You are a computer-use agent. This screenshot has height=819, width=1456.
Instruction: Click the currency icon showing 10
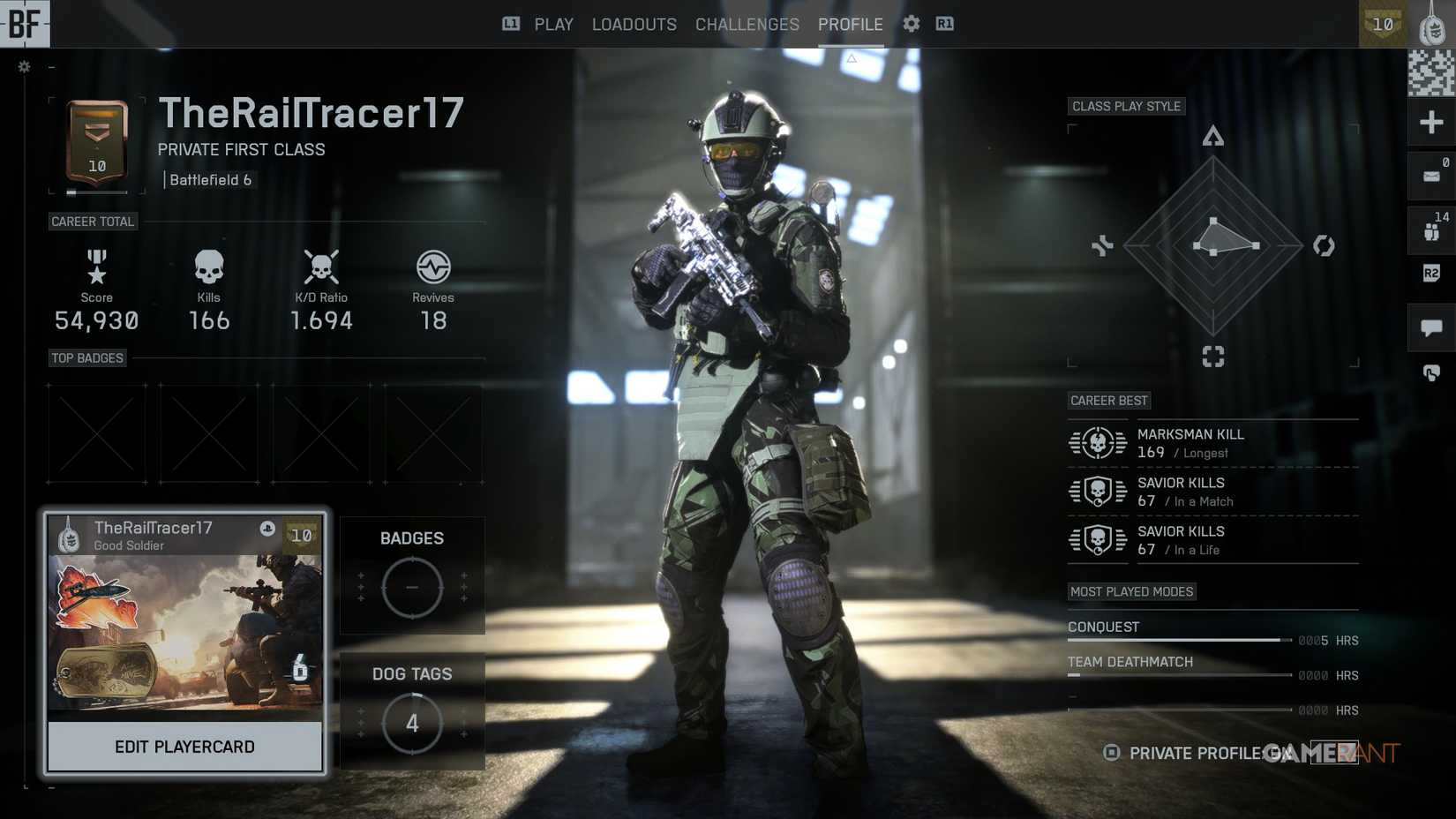click(1383, 25)
